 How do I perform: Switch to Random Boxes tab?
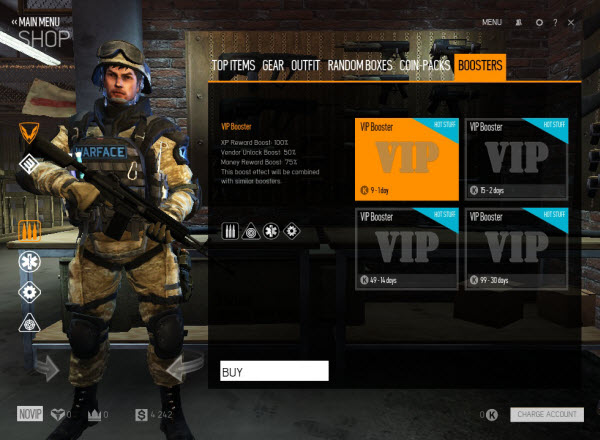pyautogui.click(x=360, y=66)
